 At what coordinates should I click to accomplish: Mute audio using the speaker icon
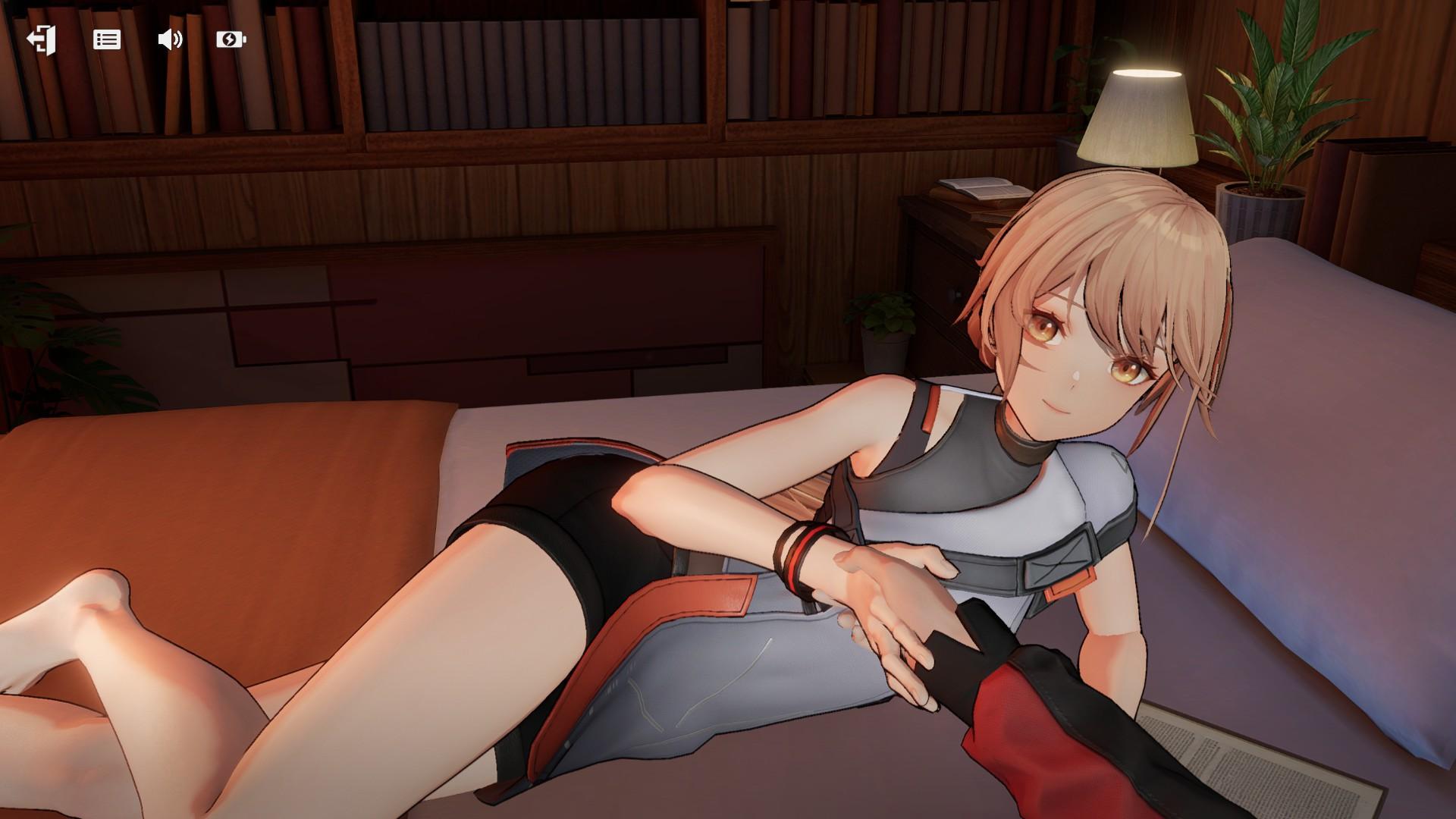click(170, 39)
